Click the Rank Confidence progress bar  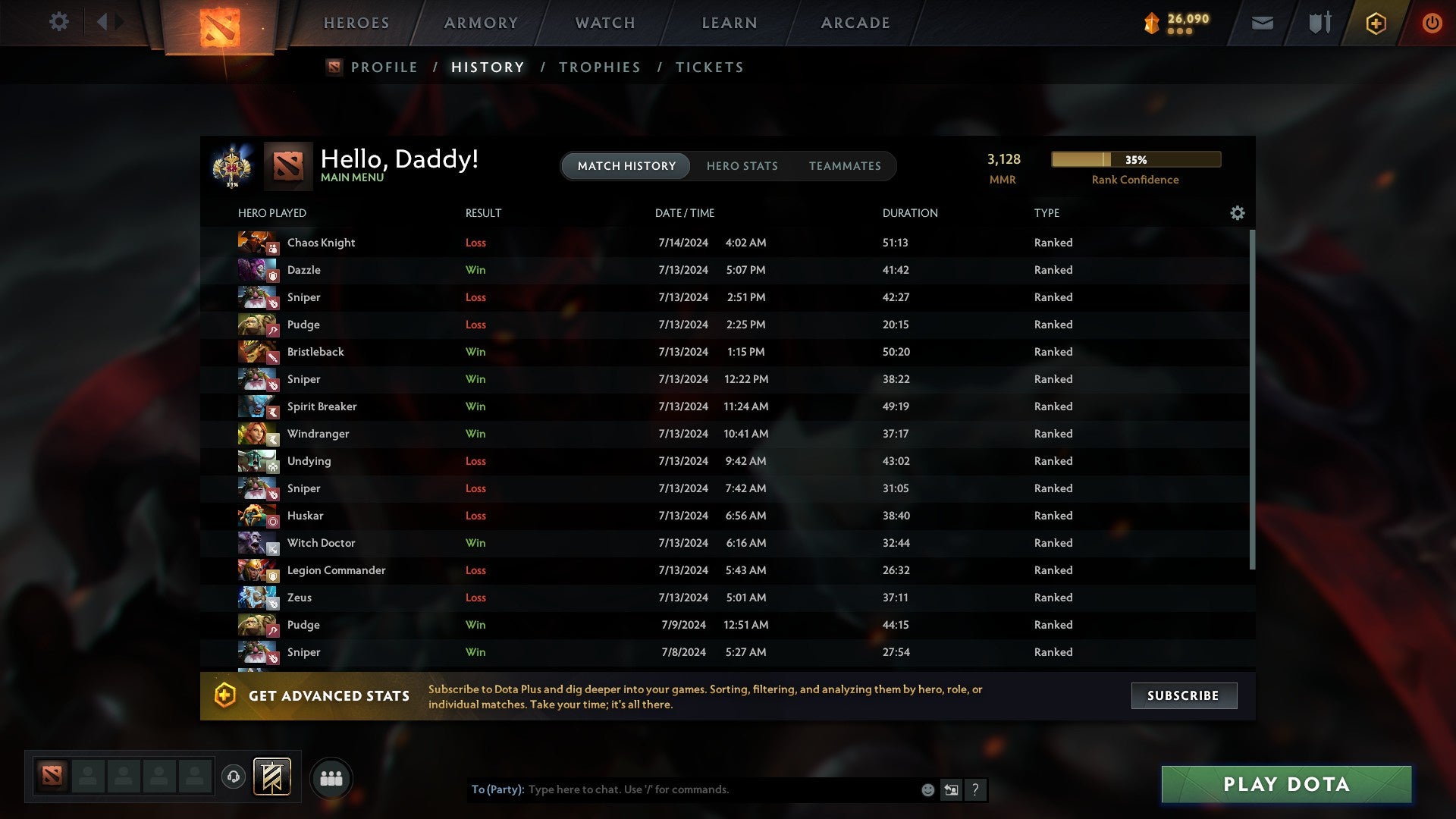tap(1135, 159)
